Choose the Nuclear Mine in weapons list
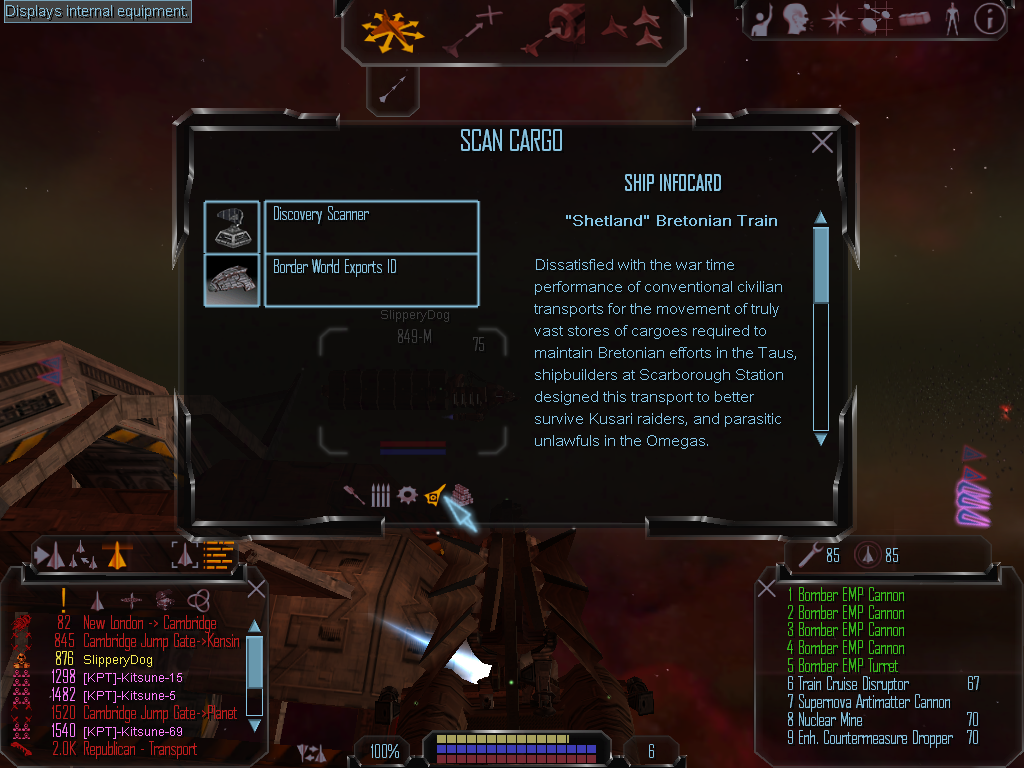 click(830, 720)
